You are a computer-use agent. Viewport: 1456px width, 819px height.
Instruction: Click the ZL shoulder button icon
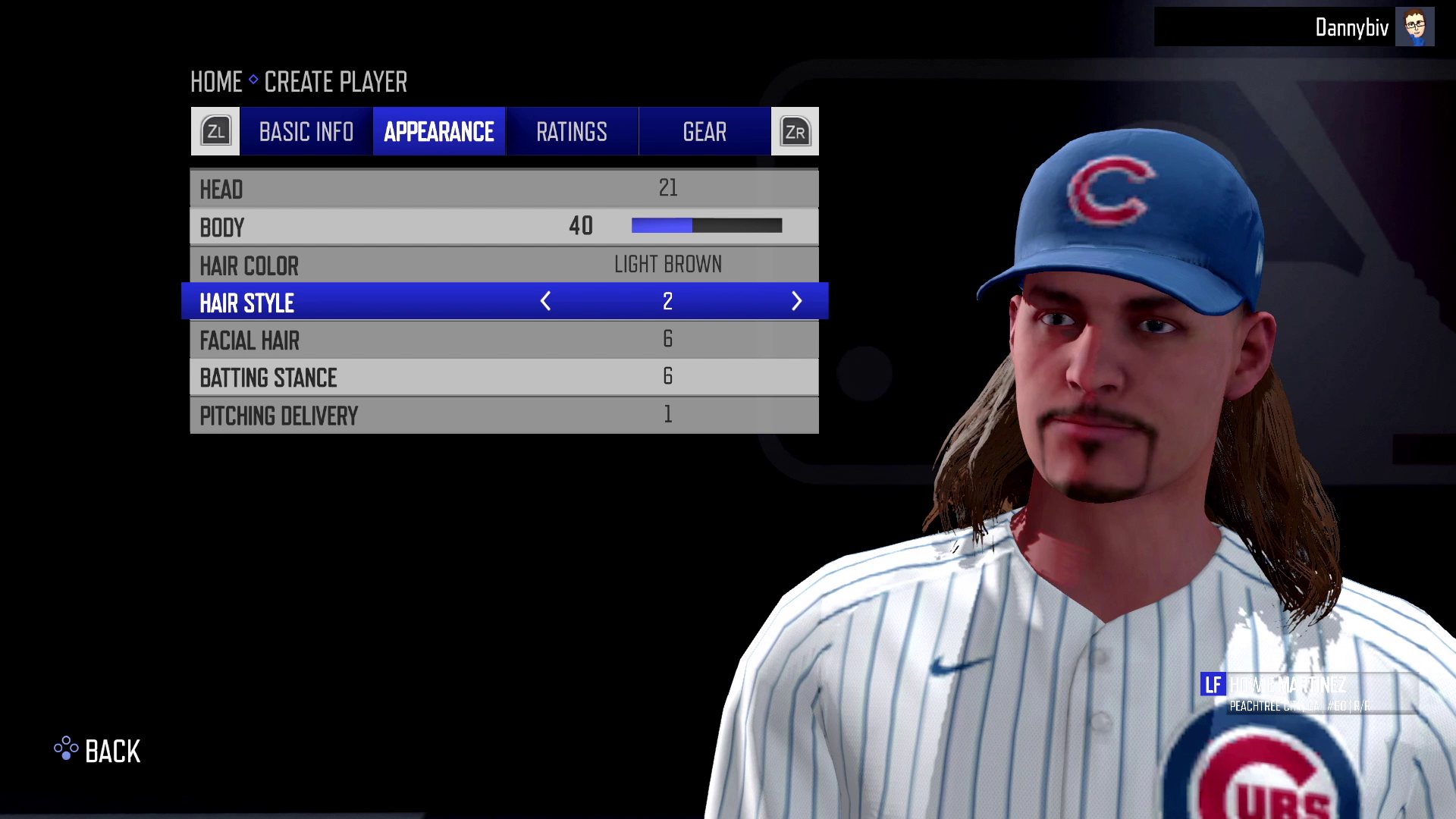[215, 130]
